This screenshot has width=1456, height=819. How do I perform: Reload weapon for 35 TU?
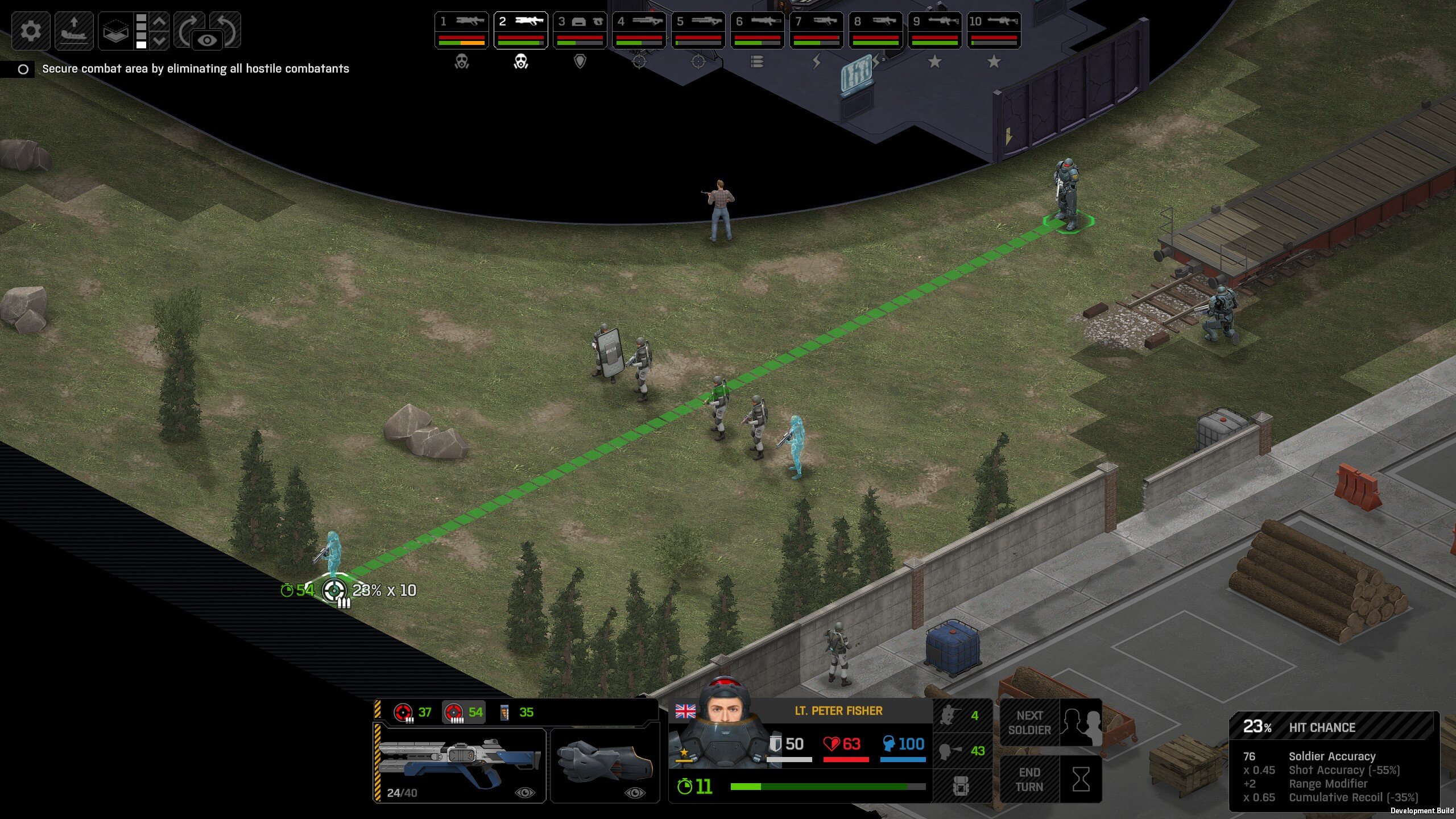517,712
